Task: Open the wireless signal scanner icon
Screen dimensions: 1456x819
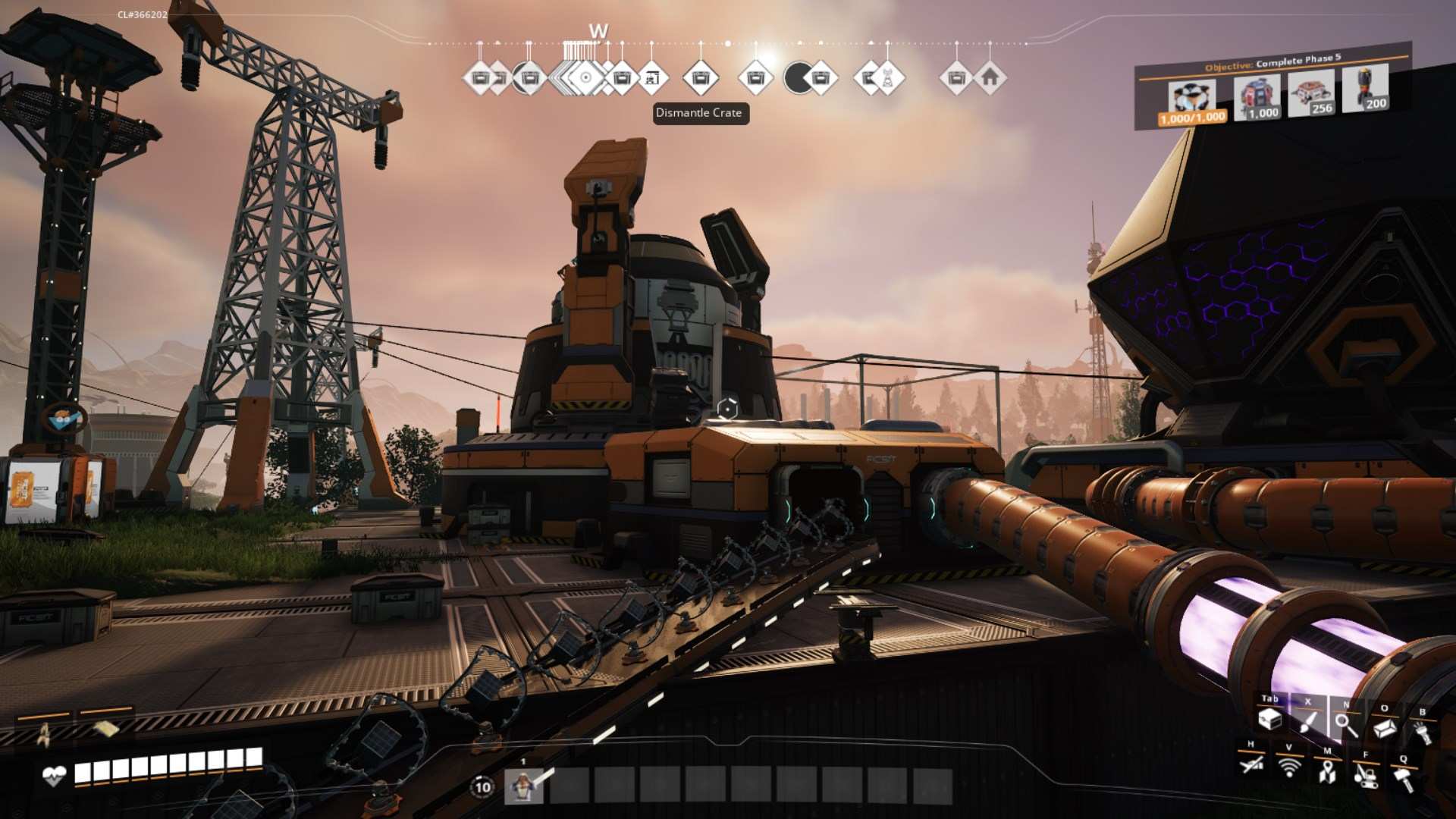Action: [1288, 767]
